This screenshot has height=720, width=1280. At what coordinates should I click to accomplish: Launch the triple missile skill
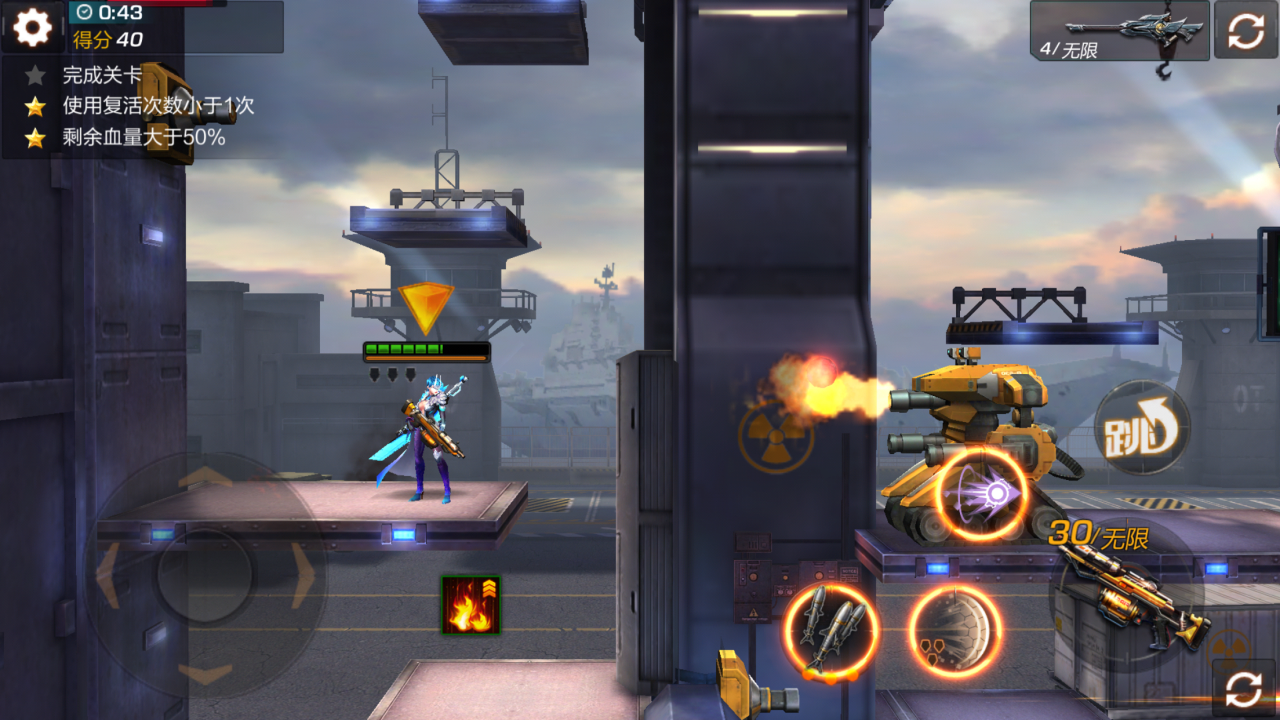coord(835,630)
